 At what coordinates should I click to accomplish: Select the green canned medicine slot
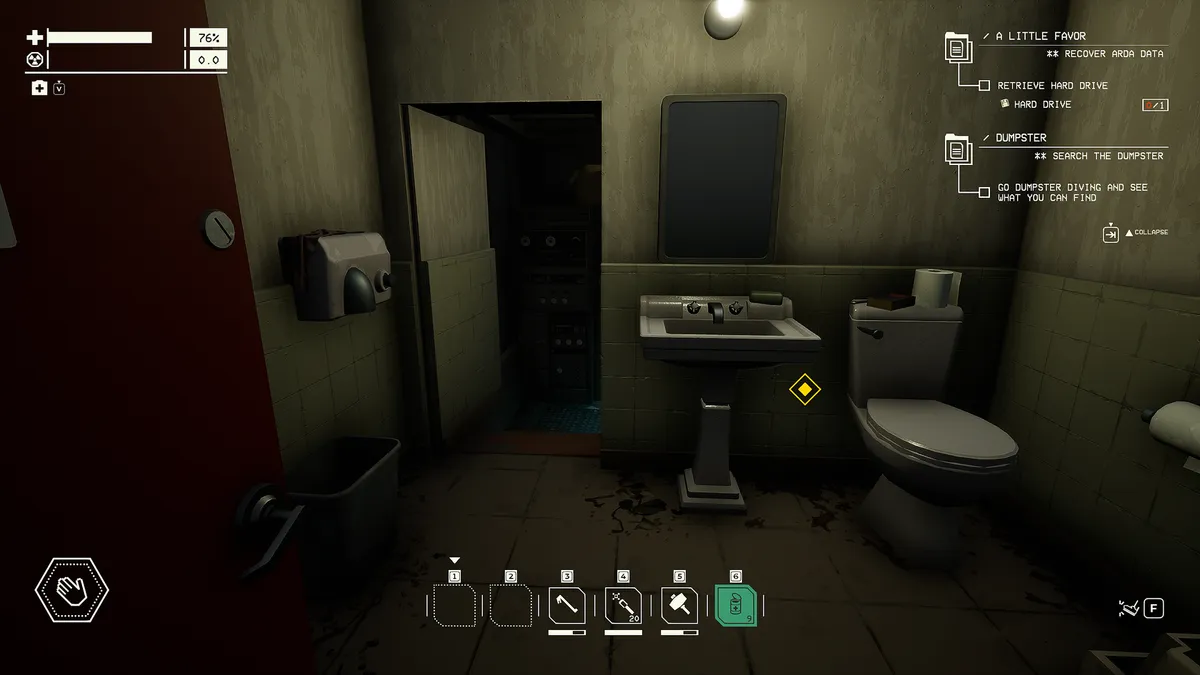736,606
